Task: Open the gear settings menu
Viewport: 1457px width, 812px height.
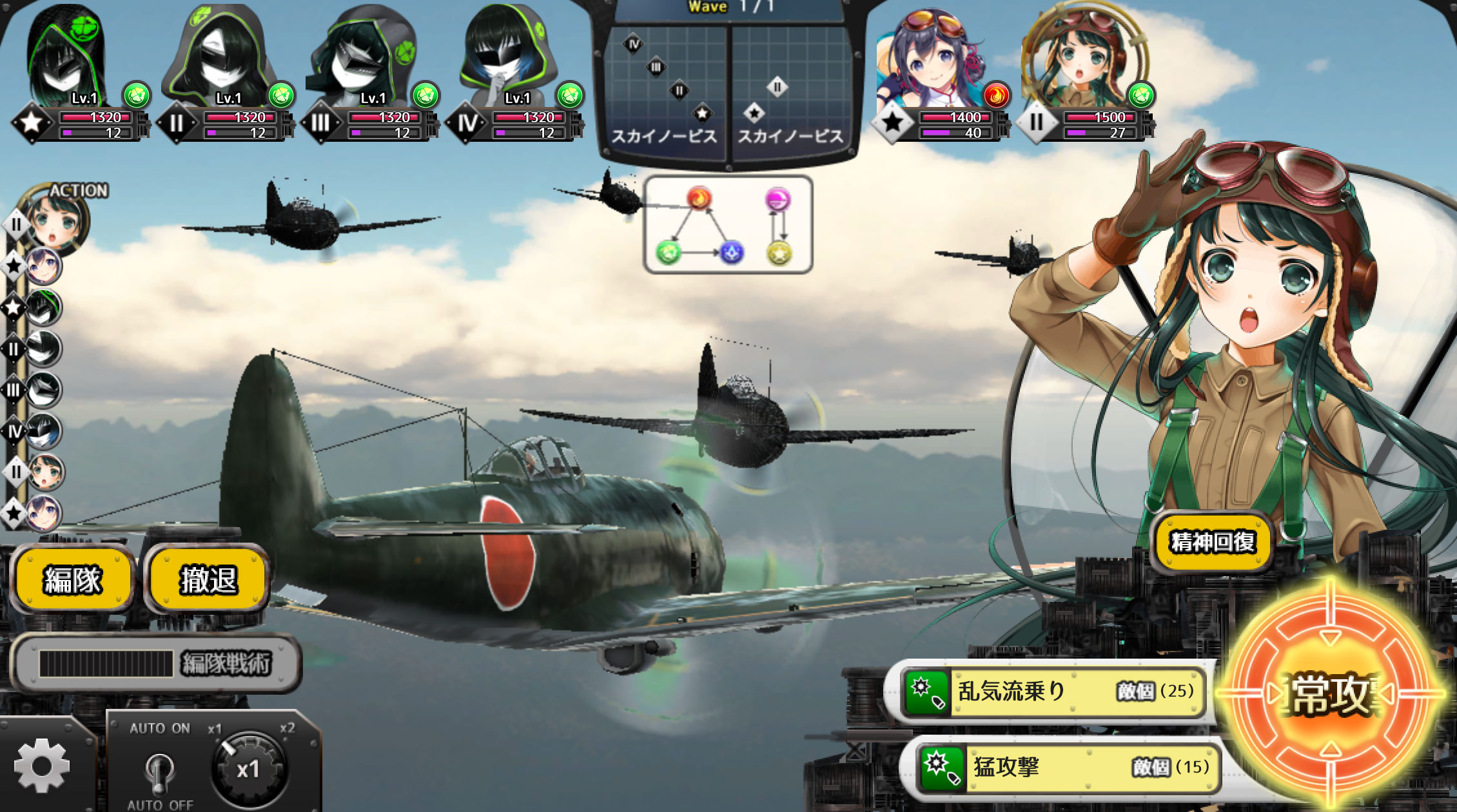Action: point(42,766)
